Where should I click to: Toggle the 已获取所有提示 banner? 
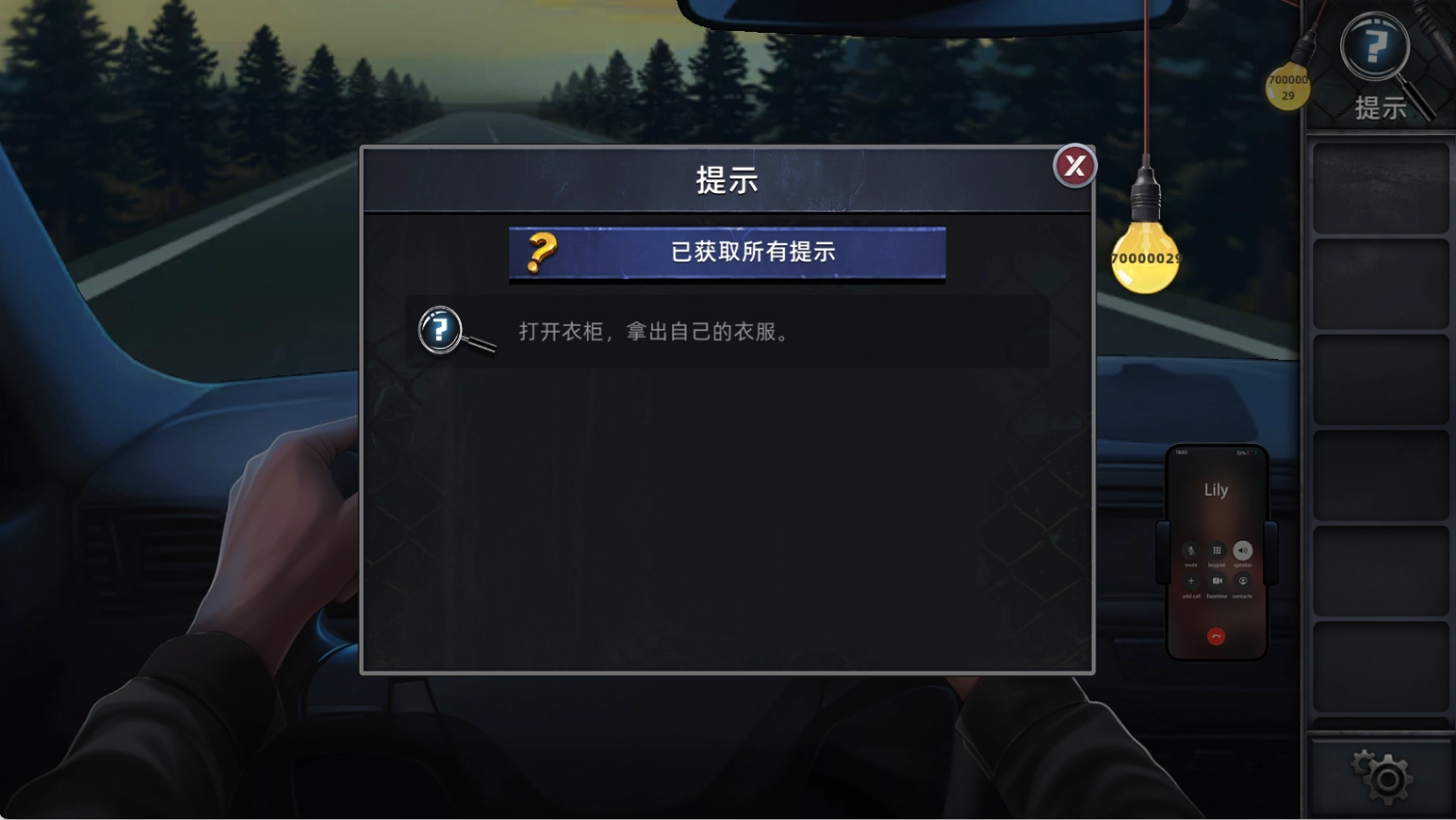point(726,253)
